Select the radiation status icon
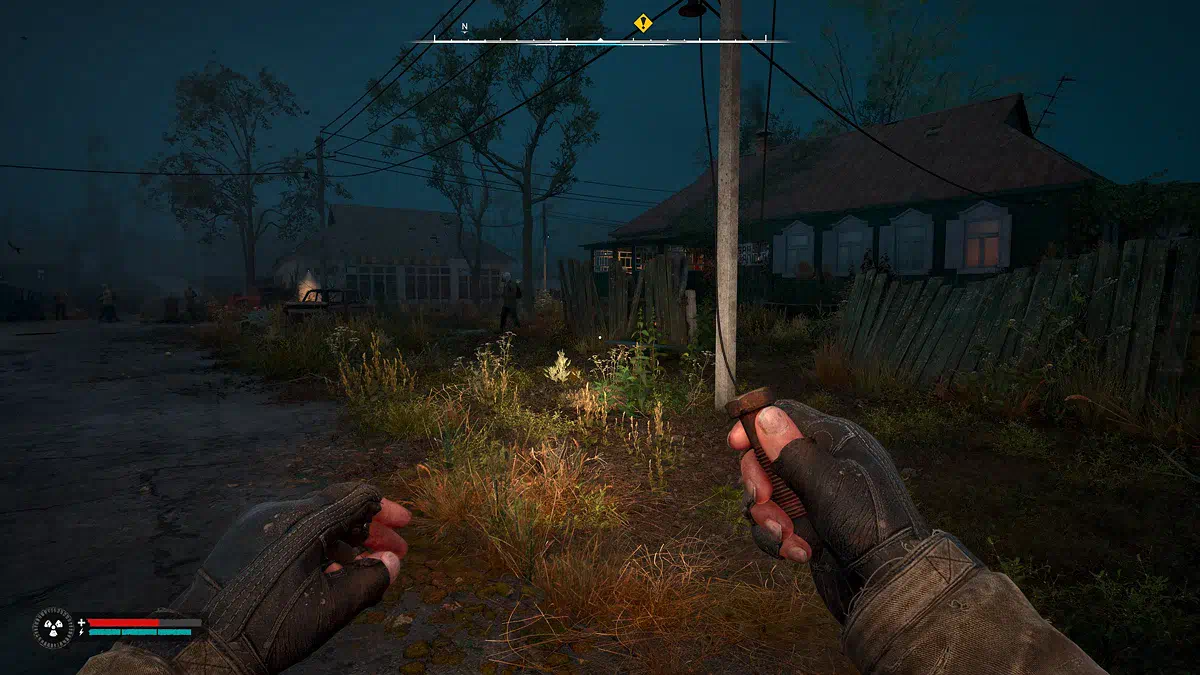This screenshot has height=675, width=1200. tap(52, 627)
